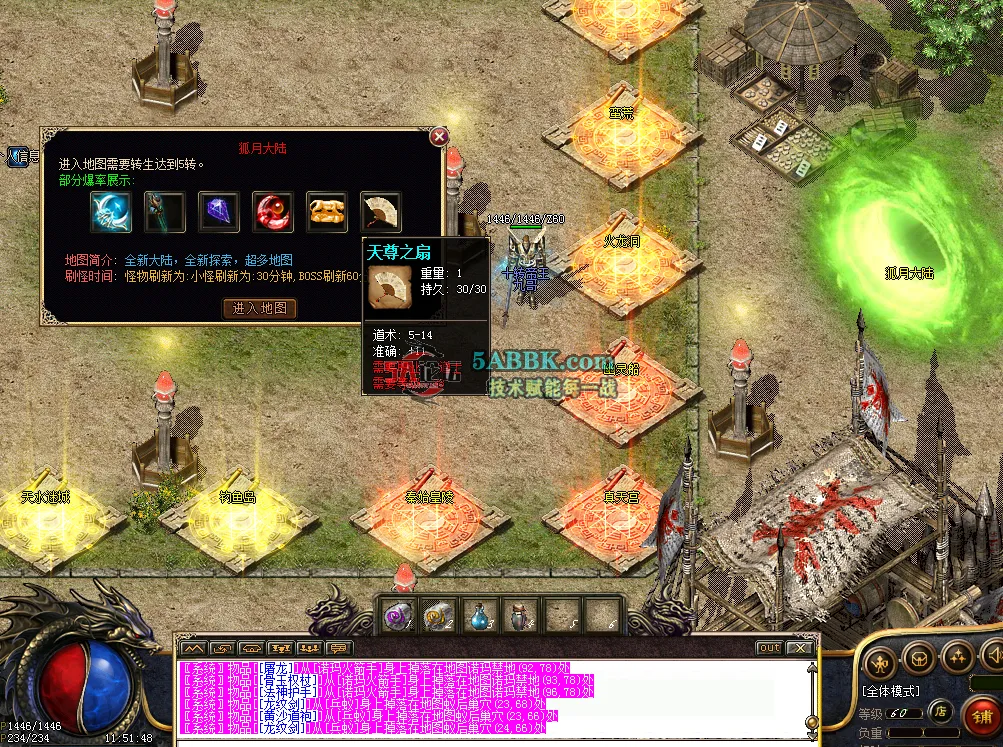This screenshot has width=1003, height=747.
Task: Select the blue crescent blade drop icon
Action: click(110, 212)
